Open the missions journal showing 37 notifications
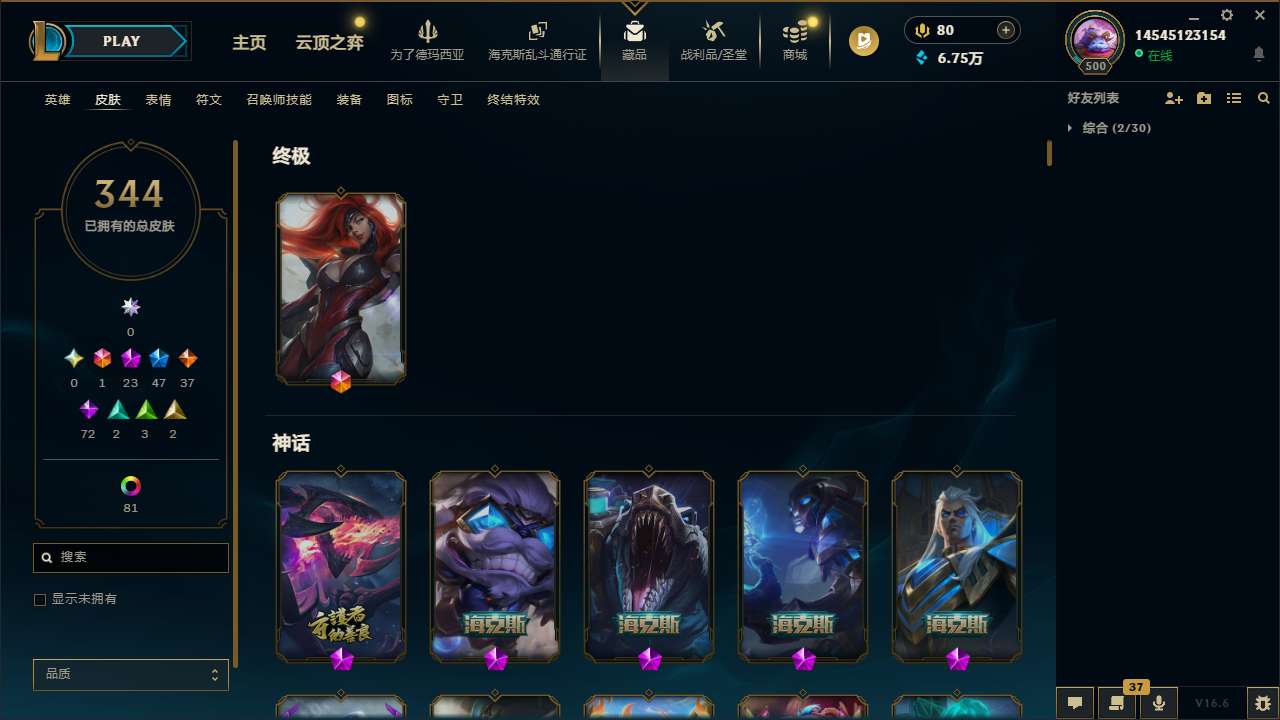1280x720 pixels. tap(1115, 703)
